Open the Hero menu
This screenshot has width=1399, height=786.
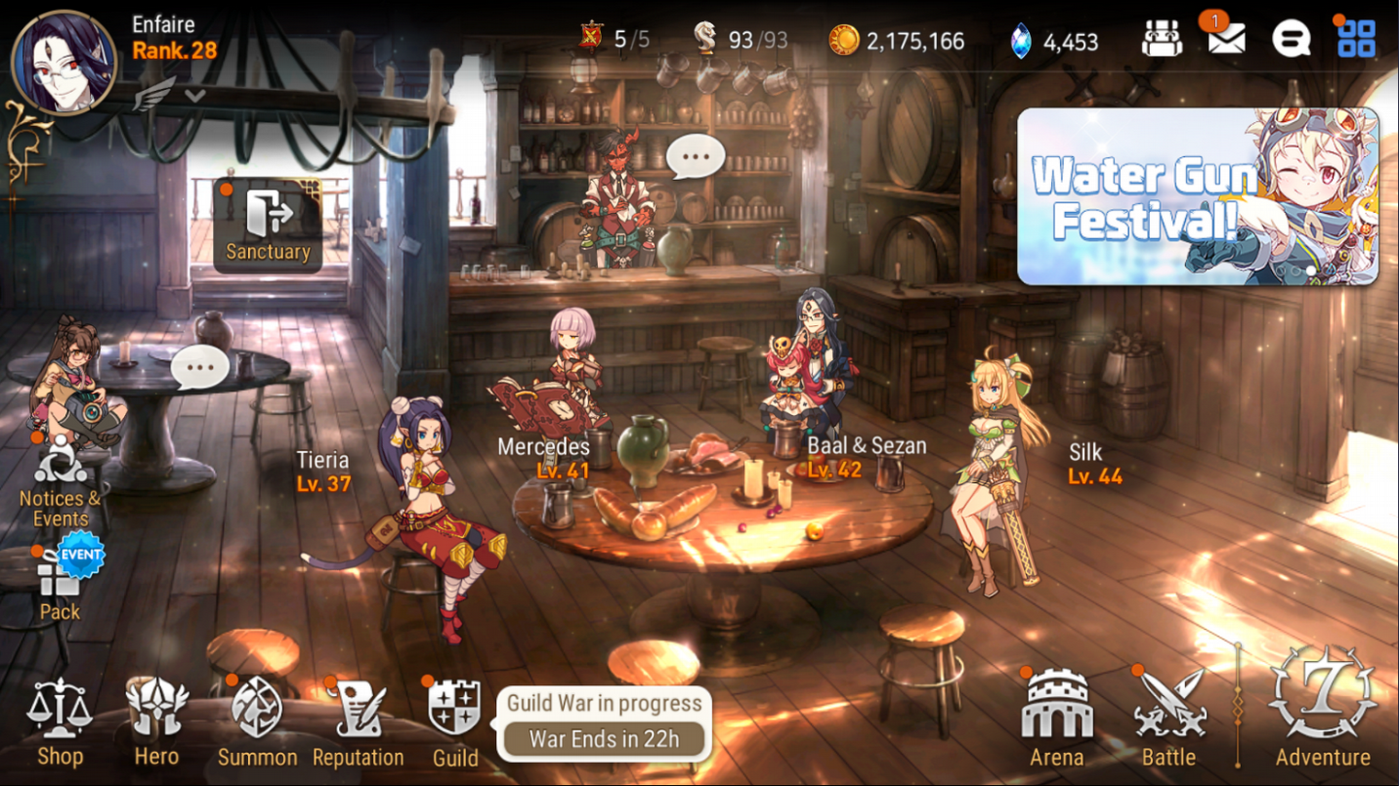(x=157, y=720)
